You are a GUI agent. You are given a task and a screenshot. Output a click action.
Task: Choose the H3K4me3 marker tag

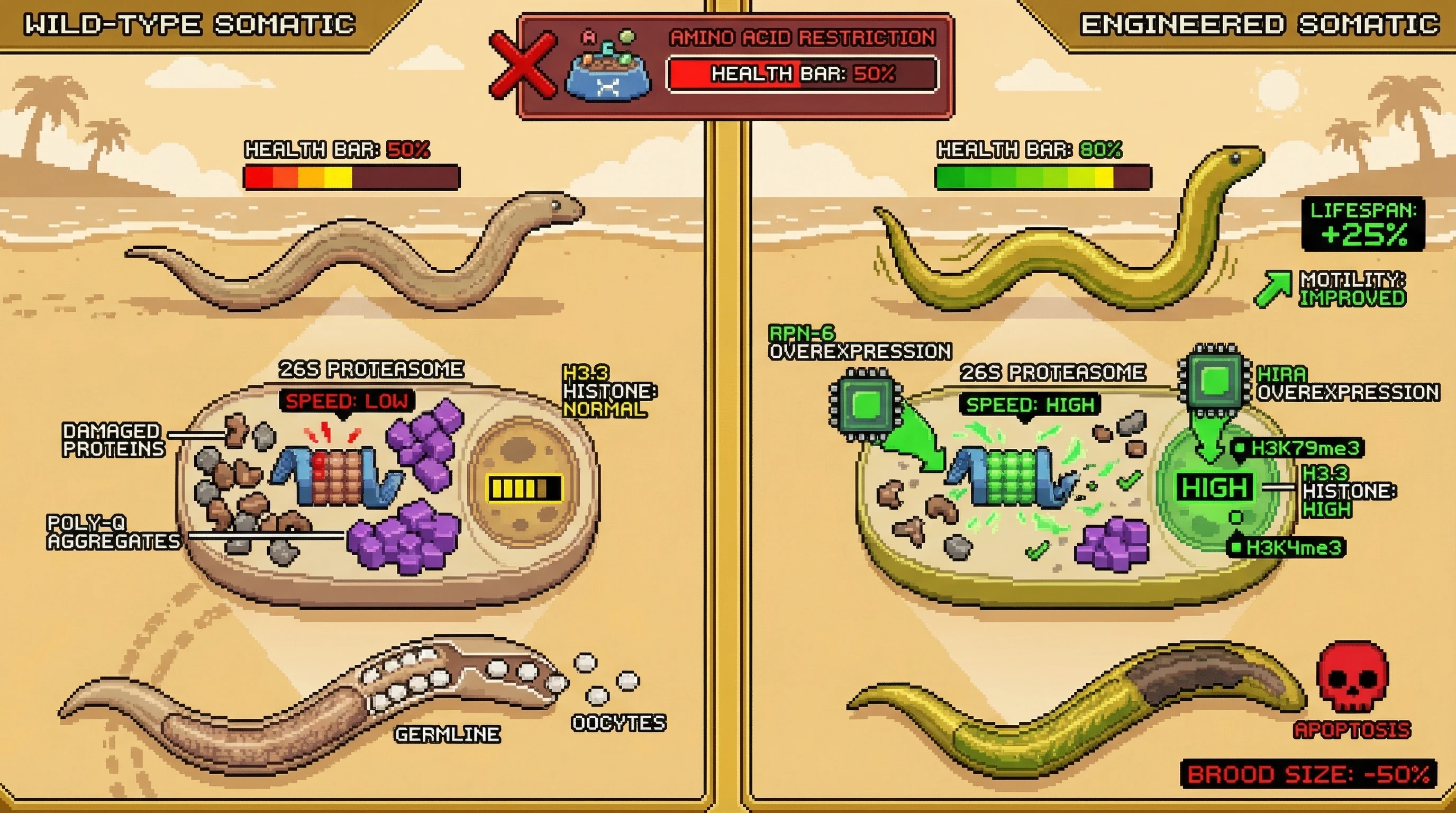click(1287, 547)
